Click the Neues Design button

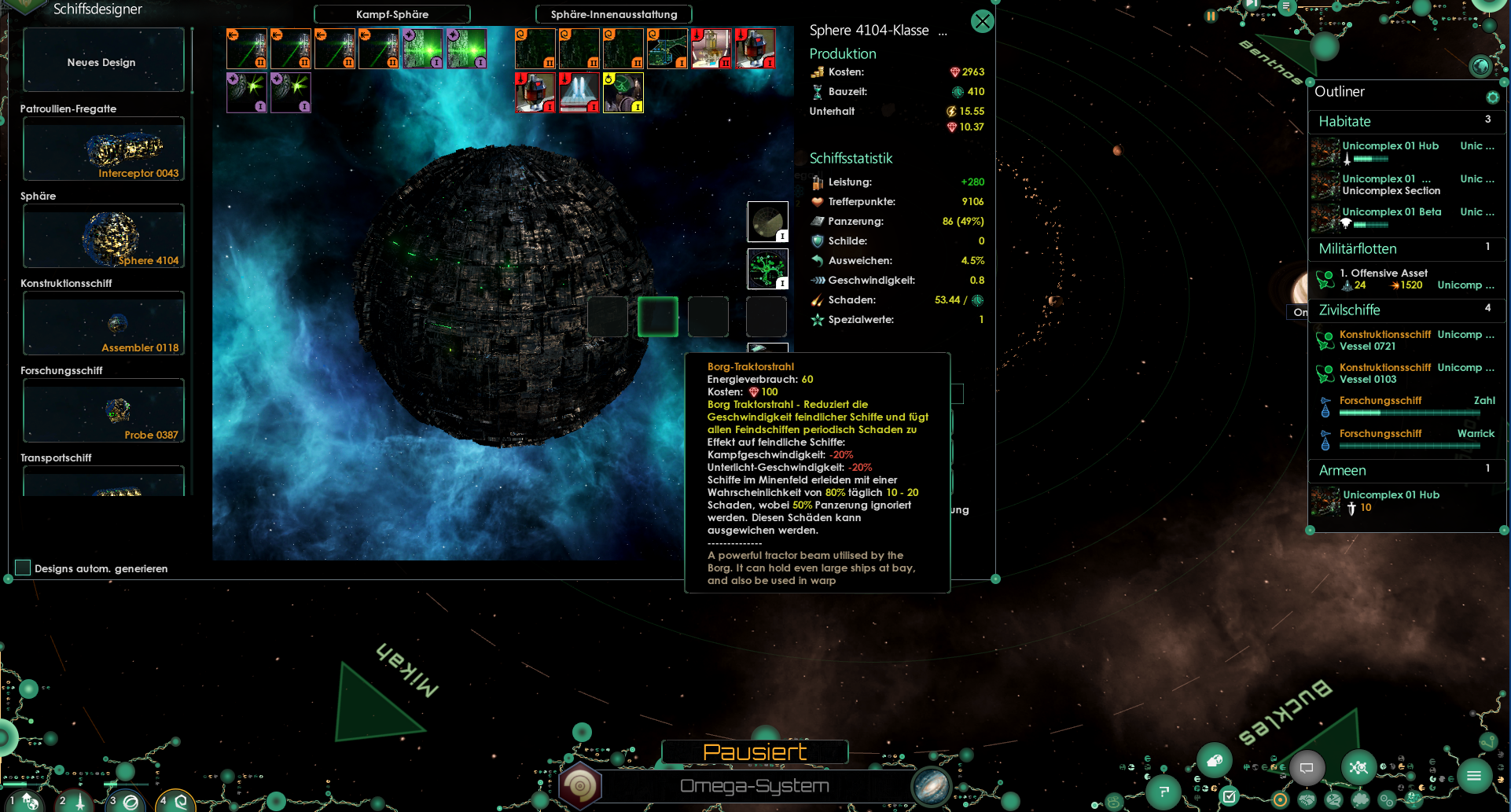[103, 61]
